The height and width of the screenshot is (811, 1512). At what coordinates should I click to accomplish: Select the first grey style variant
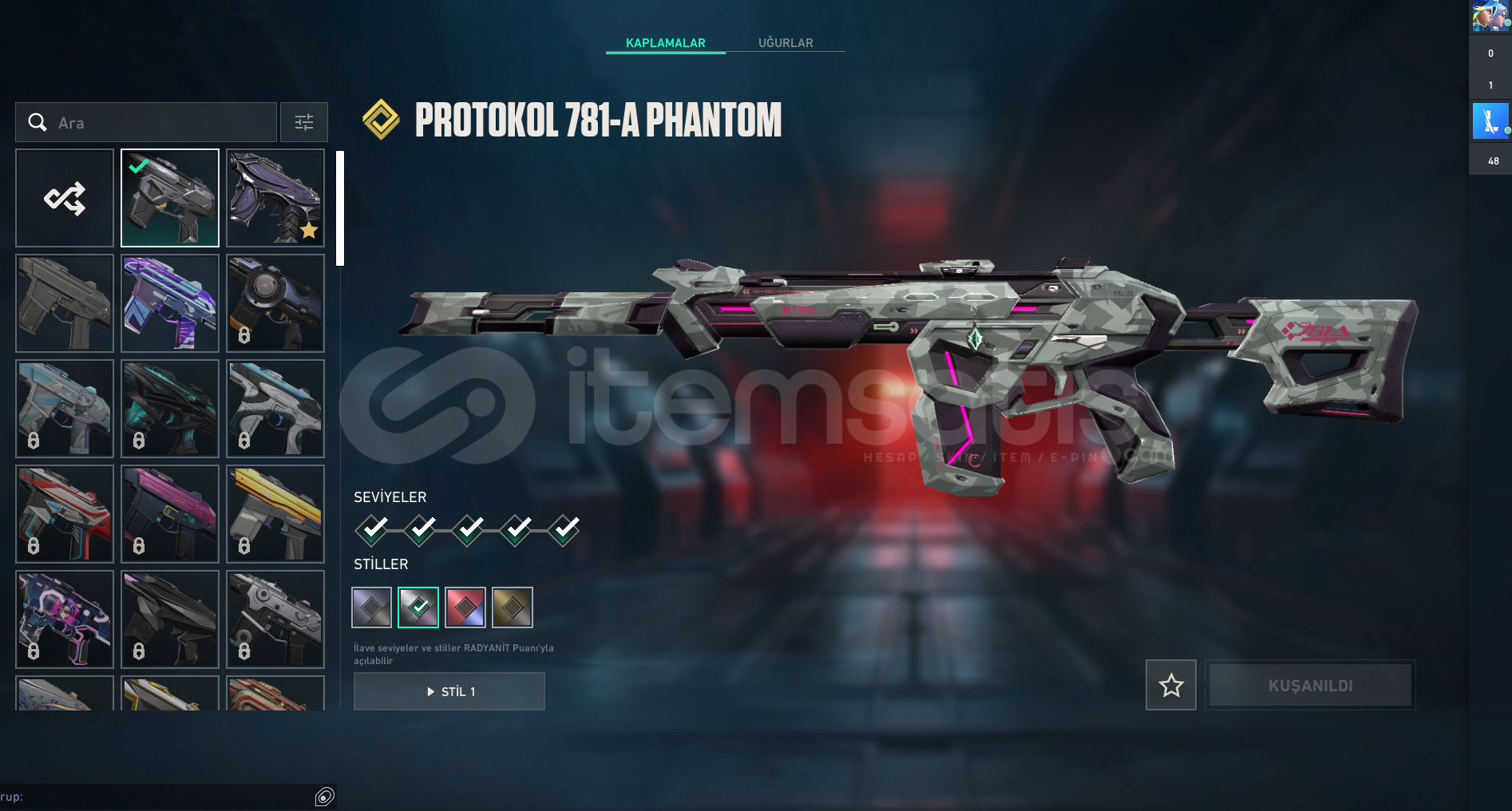[x=372, y=607]
